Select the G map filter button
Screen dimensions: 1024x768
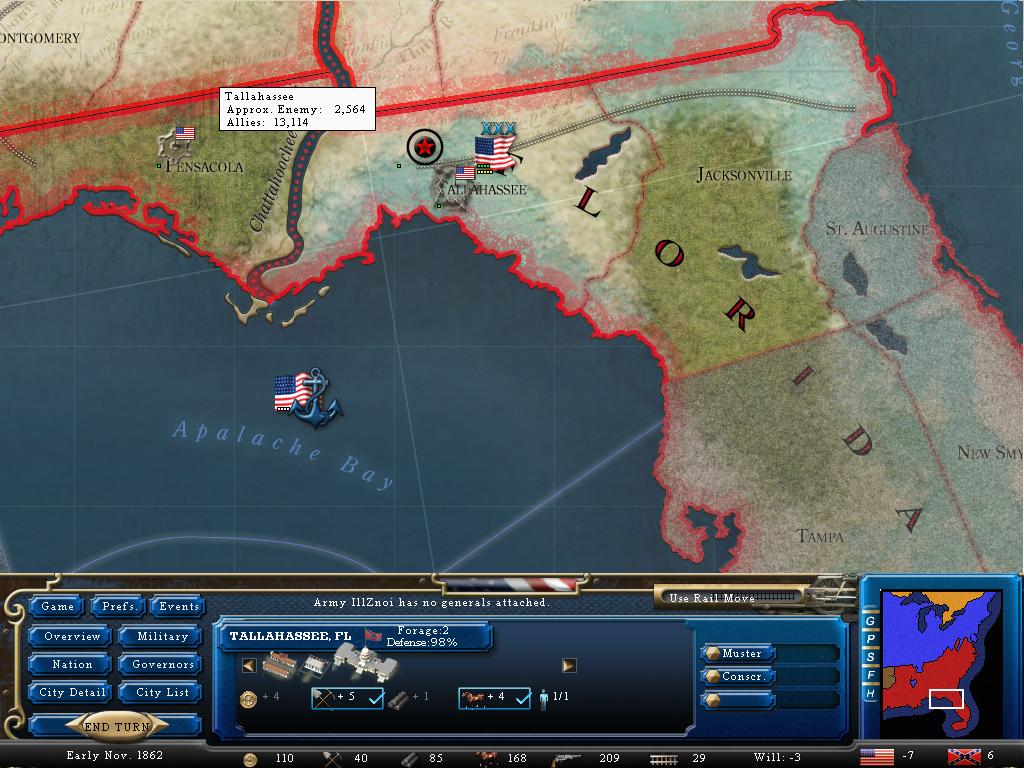coord(871,621)
